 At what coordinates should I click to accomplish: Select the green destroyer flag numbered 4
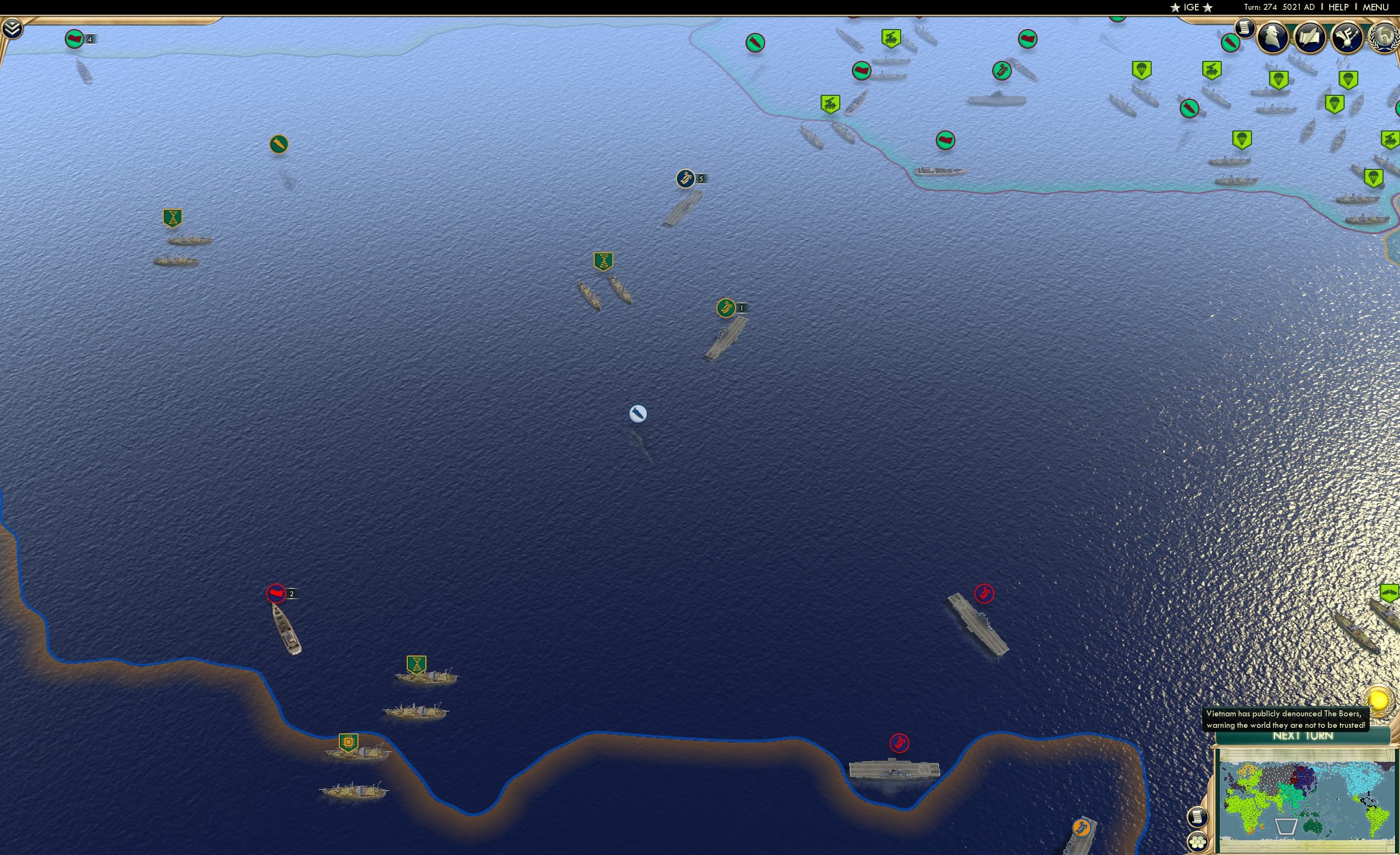tap(74, 39)
